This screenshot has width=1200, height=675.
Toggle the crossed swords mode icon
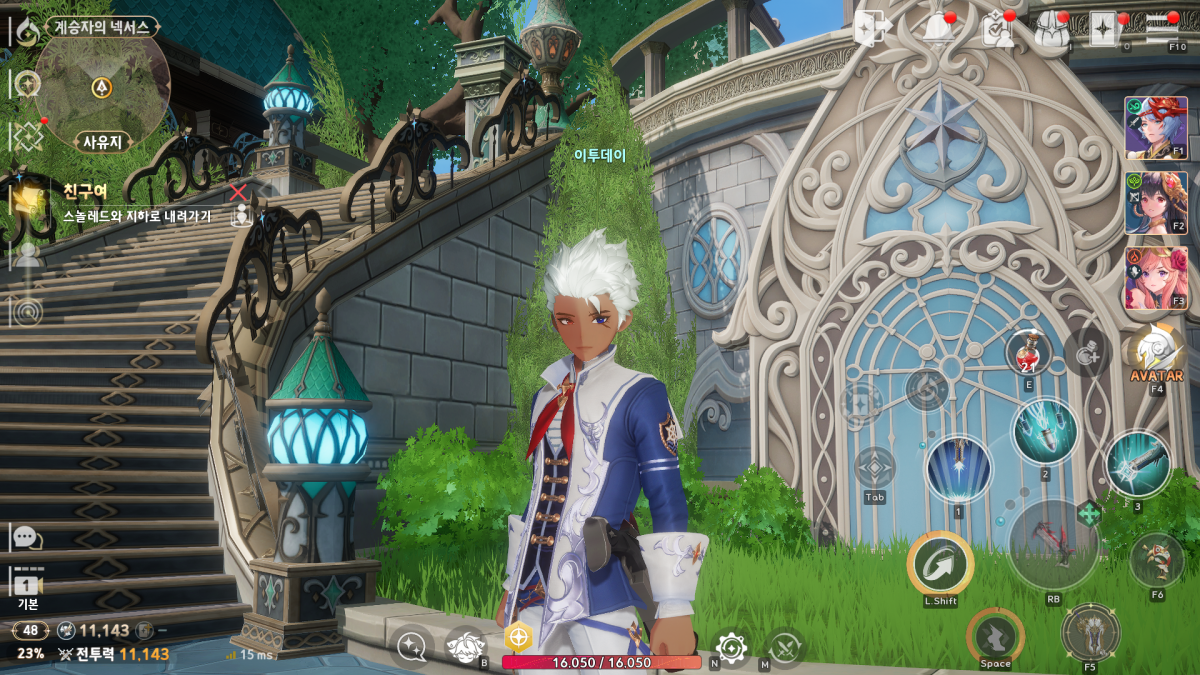click(x=784, y=648)
